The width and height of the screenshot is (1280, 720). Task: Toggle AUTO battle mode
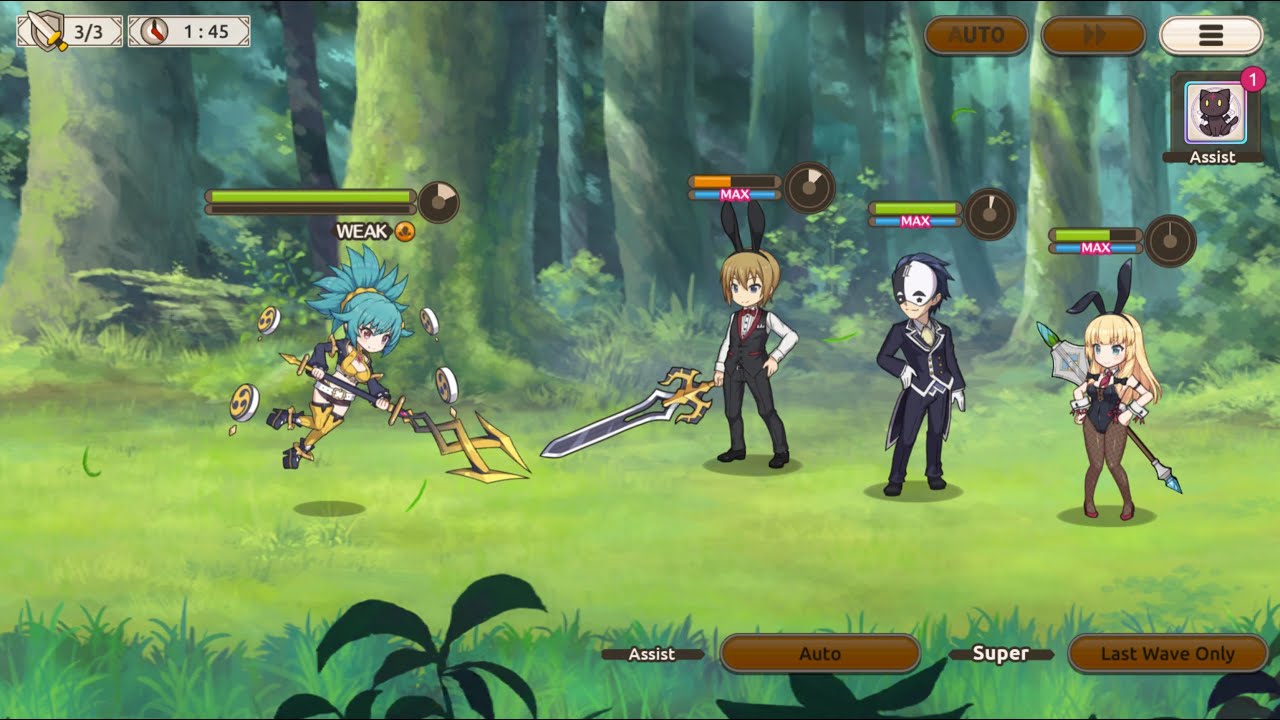point(975,36)
